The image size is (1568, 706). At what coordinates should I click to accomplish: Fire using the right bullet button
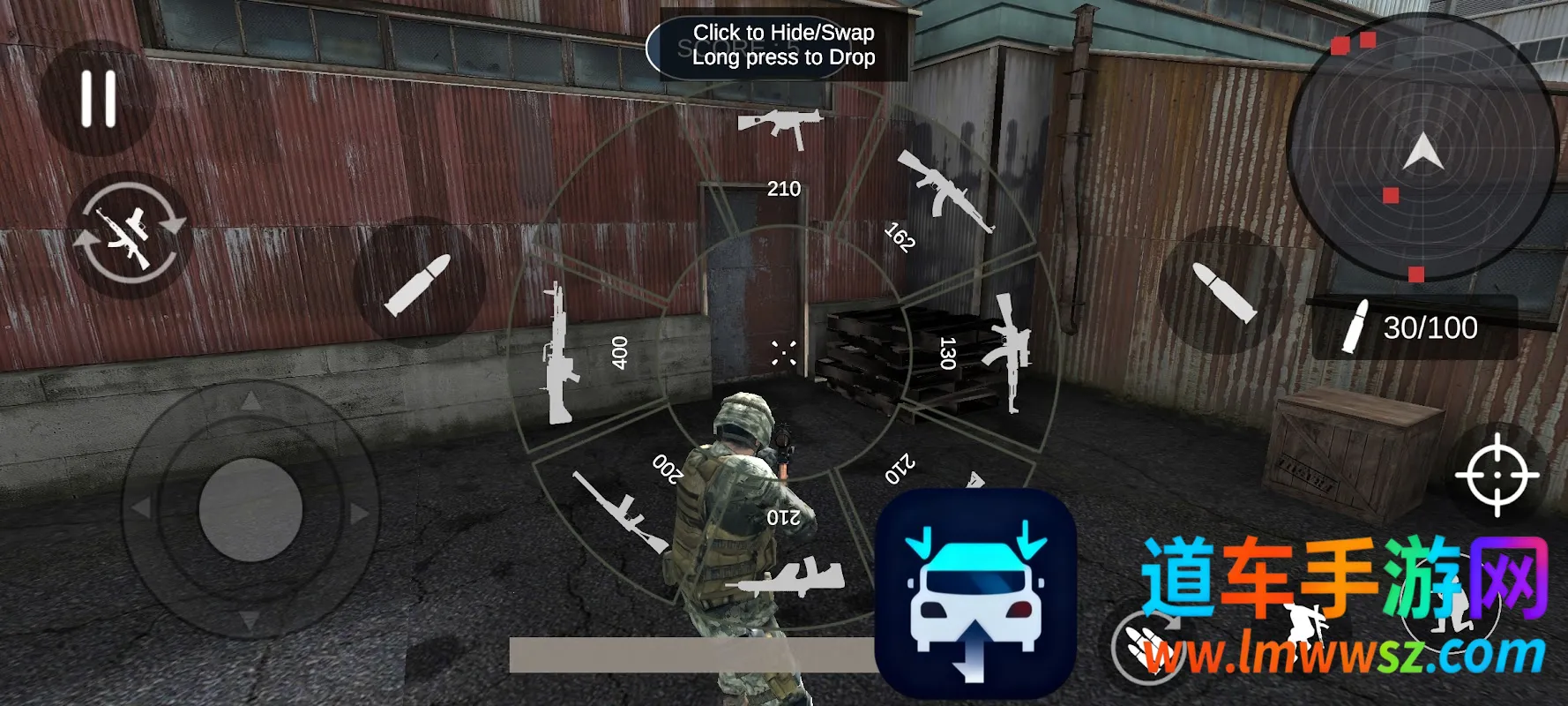1223,290
